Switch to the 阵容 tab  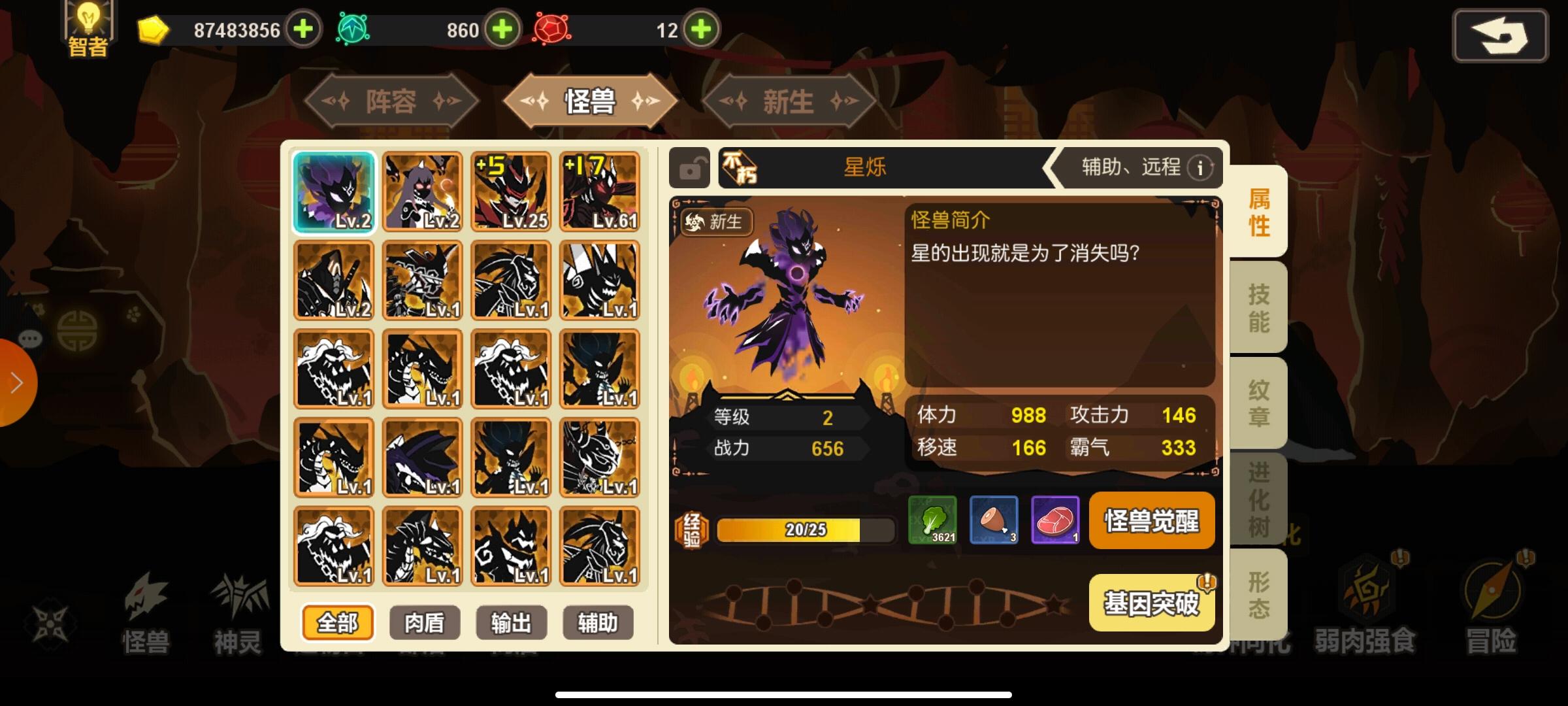click(x=392, y=99)
